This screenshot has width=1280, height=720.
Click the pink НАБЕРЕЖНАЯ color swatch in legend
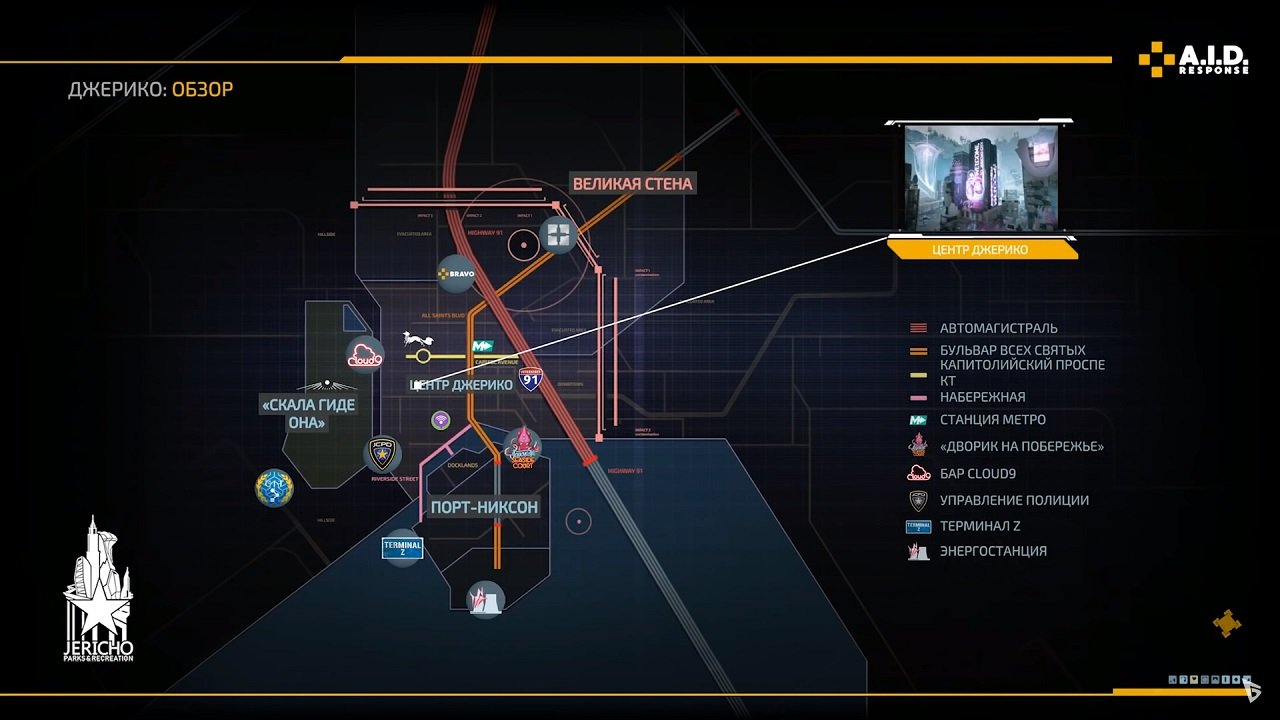(918, 397)
